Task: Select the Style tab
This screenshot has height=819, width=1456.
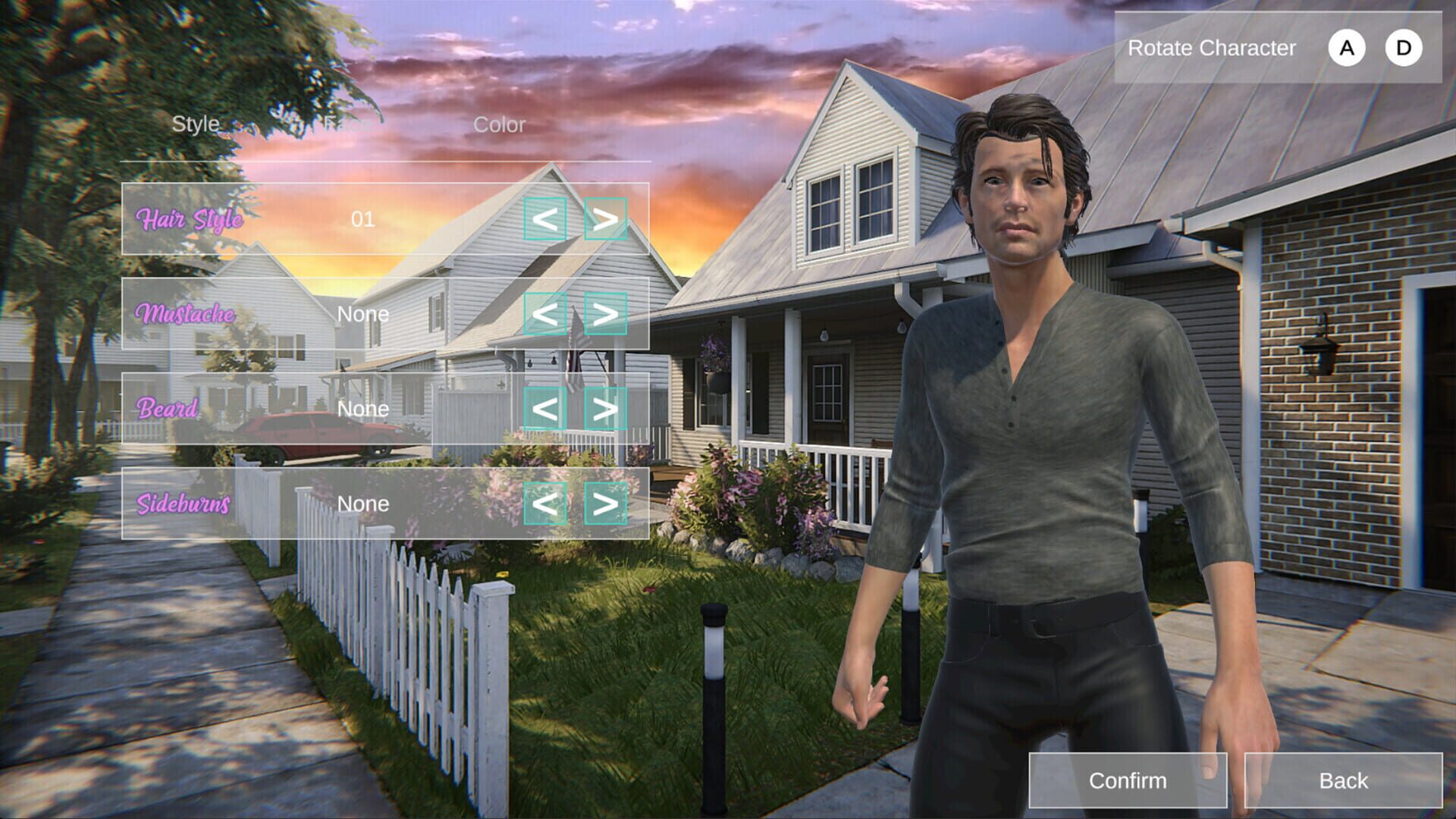Action: pyautogui.click(x=196, y=122)
